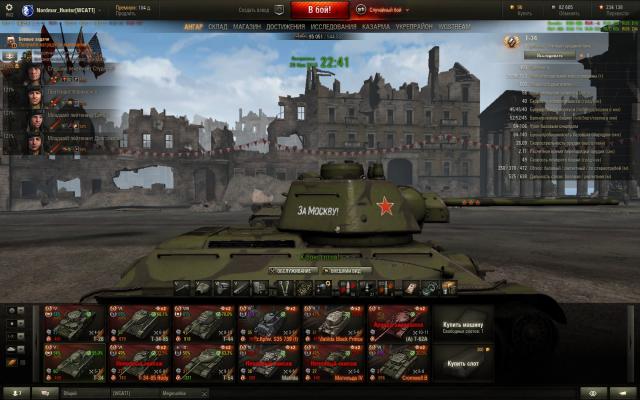The image size is (640, 400).
Task: Switch to the СКЛАД tab
Action: click(x=218, y=27)
